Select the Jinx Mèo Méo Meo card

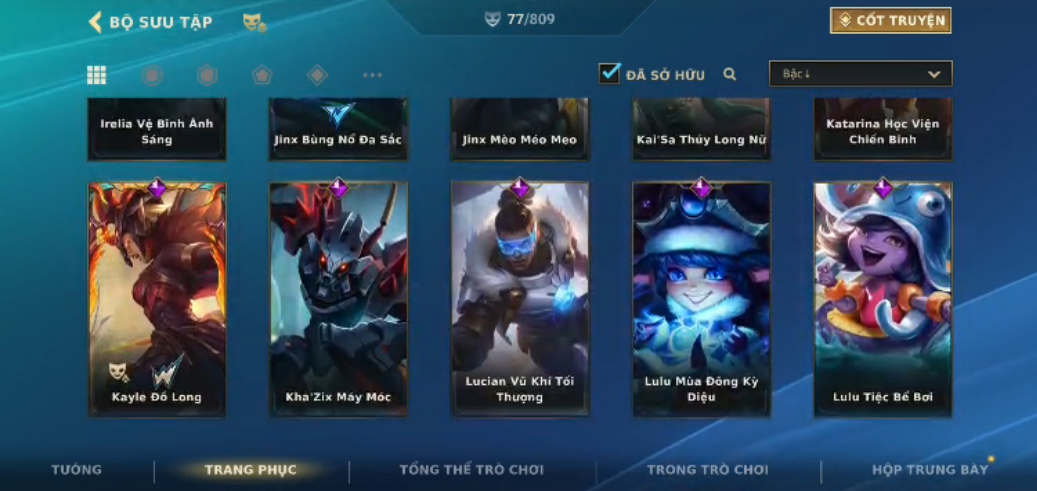pos(520,130)
